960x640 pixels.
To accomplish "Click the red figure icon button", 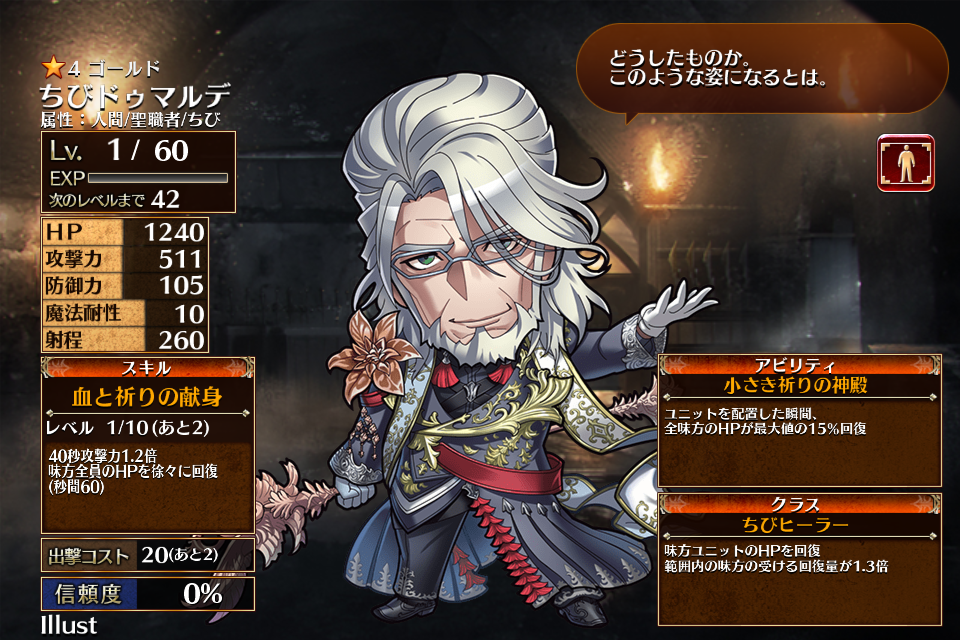I will [905, 163].
